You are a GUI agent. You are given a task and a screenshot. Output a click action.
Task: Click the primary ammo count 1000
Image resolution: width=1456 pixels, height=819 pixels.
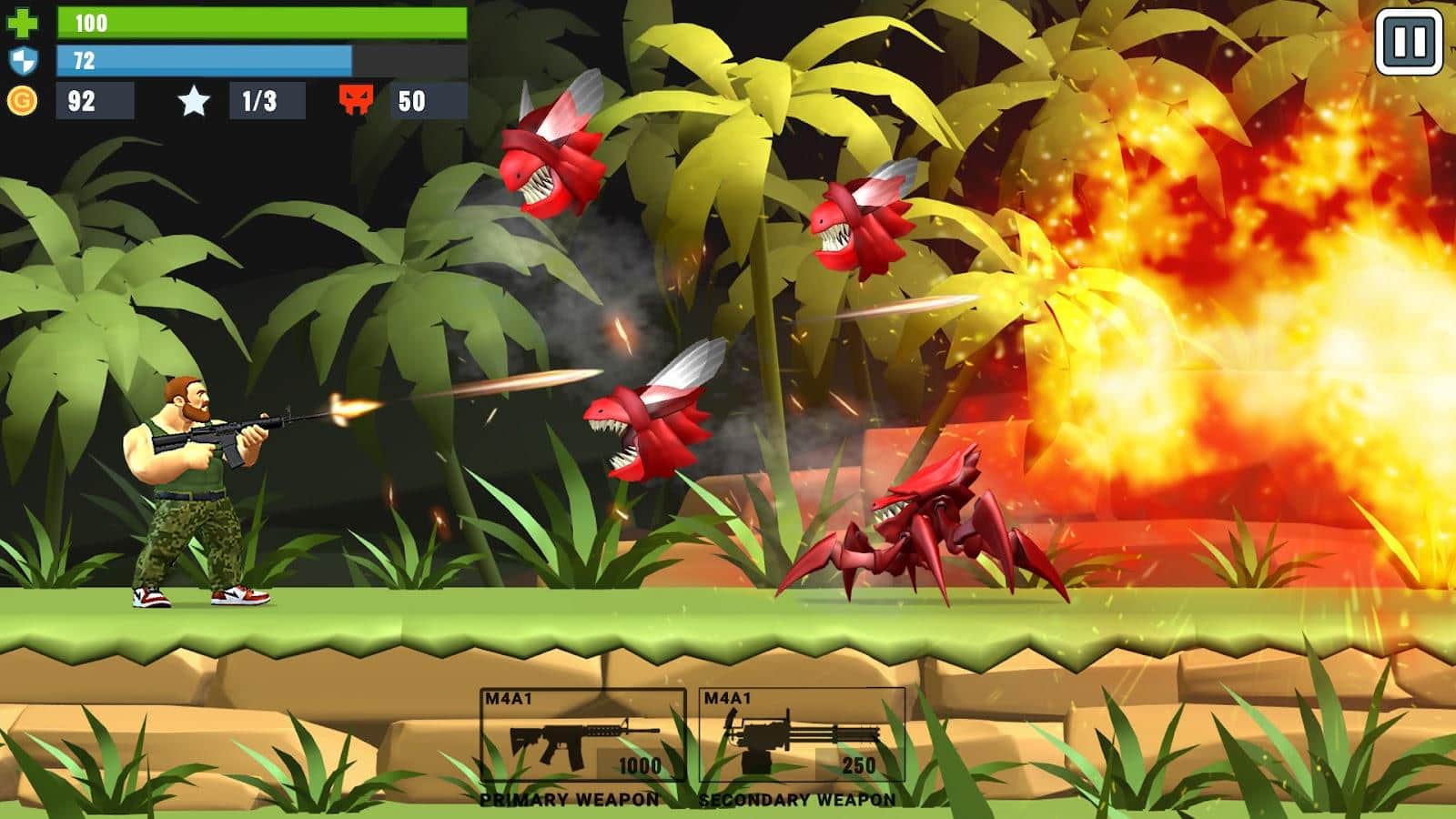(x=639, y=764)
